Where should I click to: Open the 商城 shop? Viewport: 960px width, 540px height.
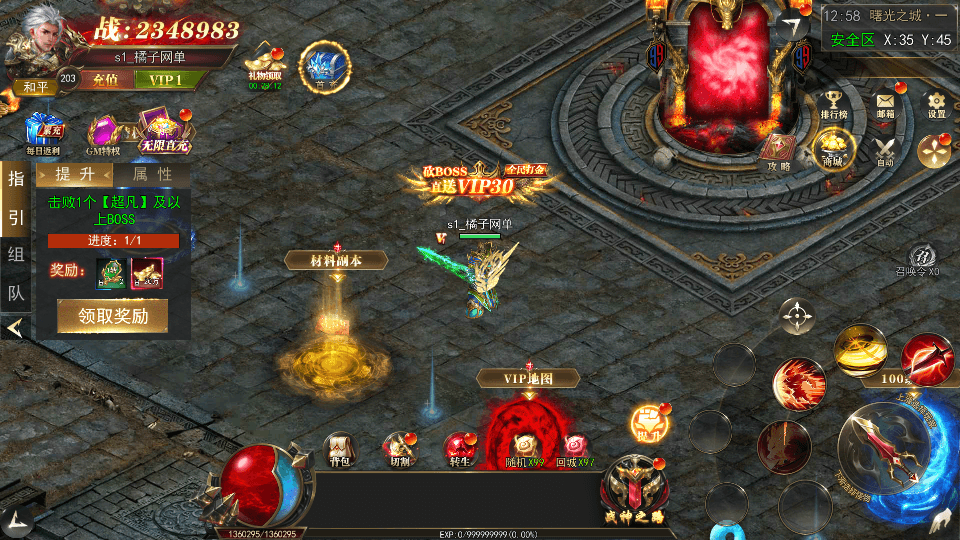click(833, 148)
